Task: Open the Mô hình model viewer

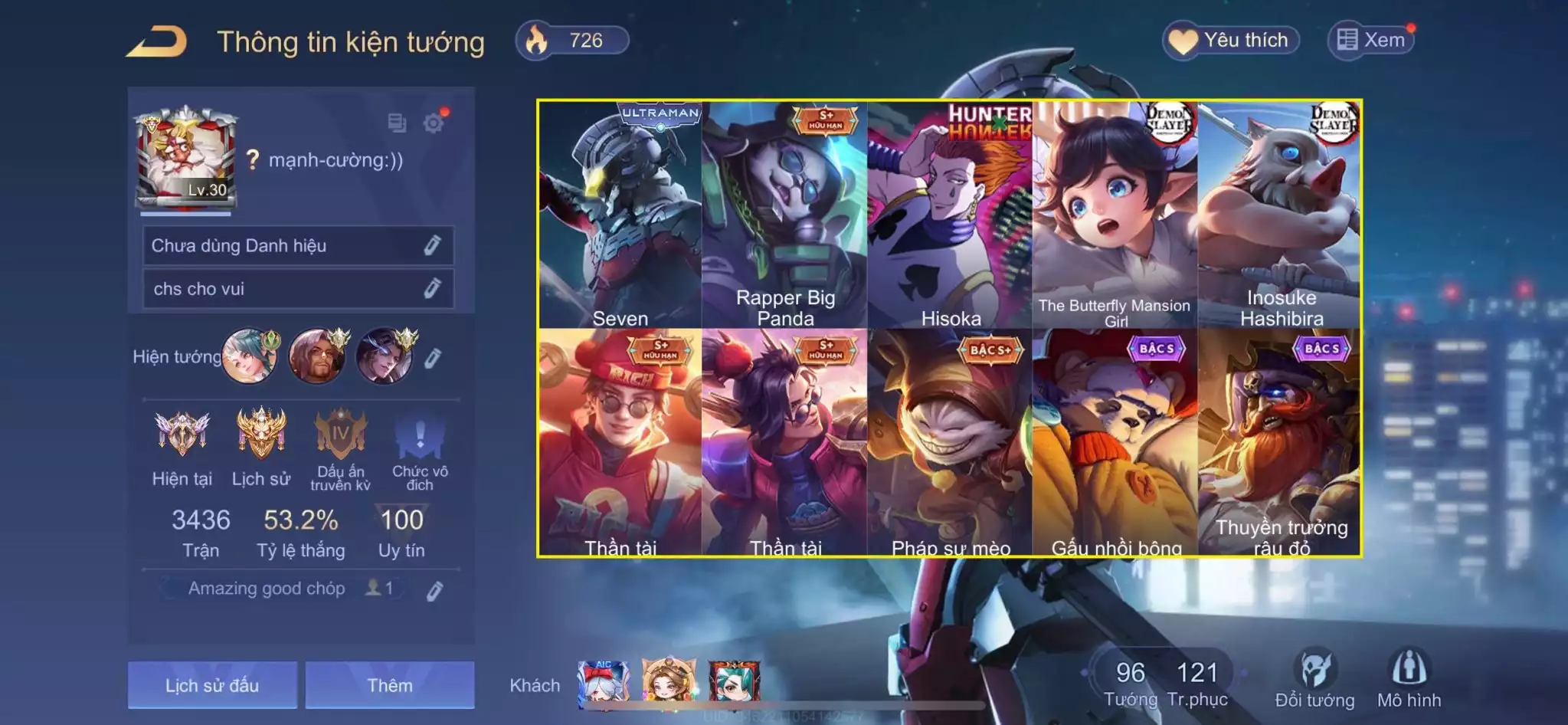Action: pyautogui.click(x=1409, y=678)
